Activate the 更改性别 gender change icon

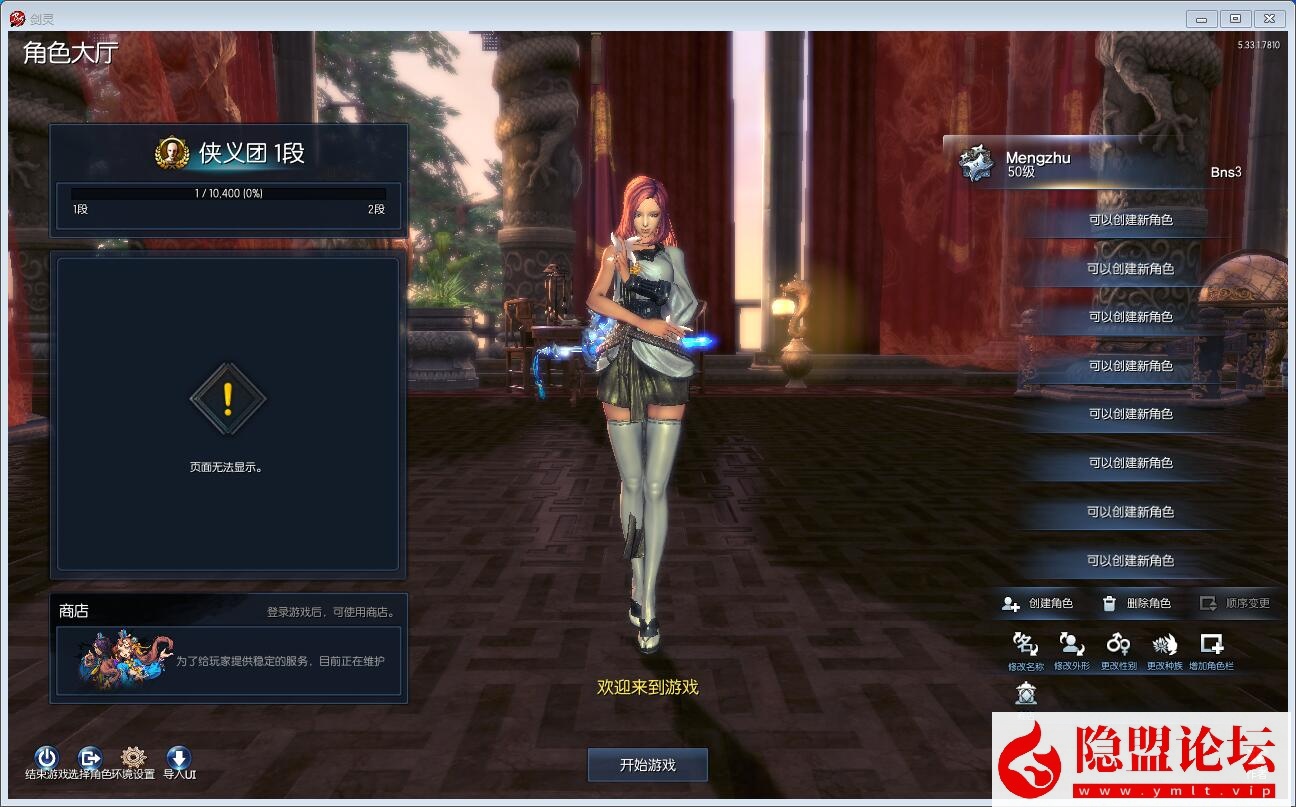click(x=1118, y=645)
